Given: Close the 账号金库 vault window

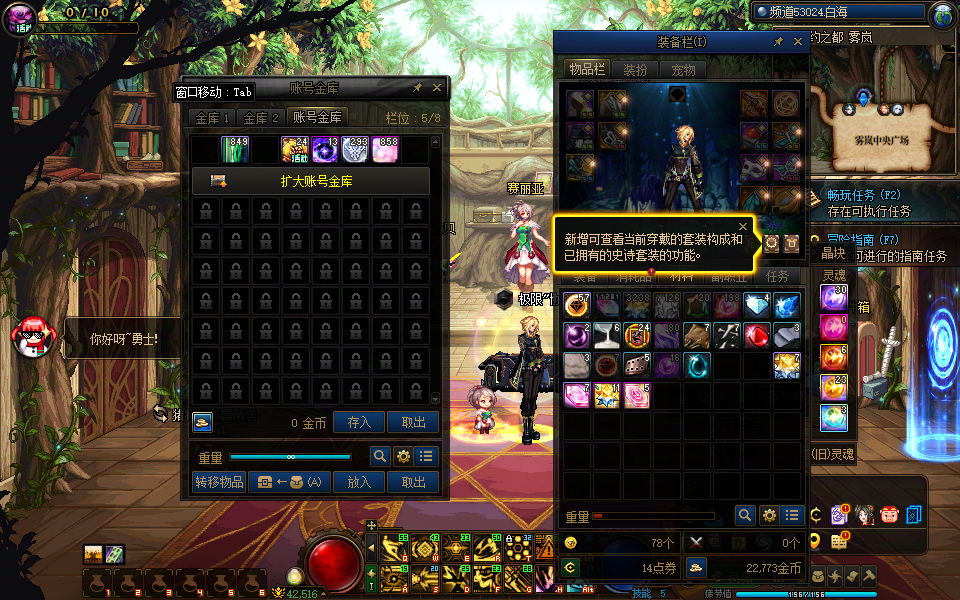Looking at the screenshot, I should (437, 88).
